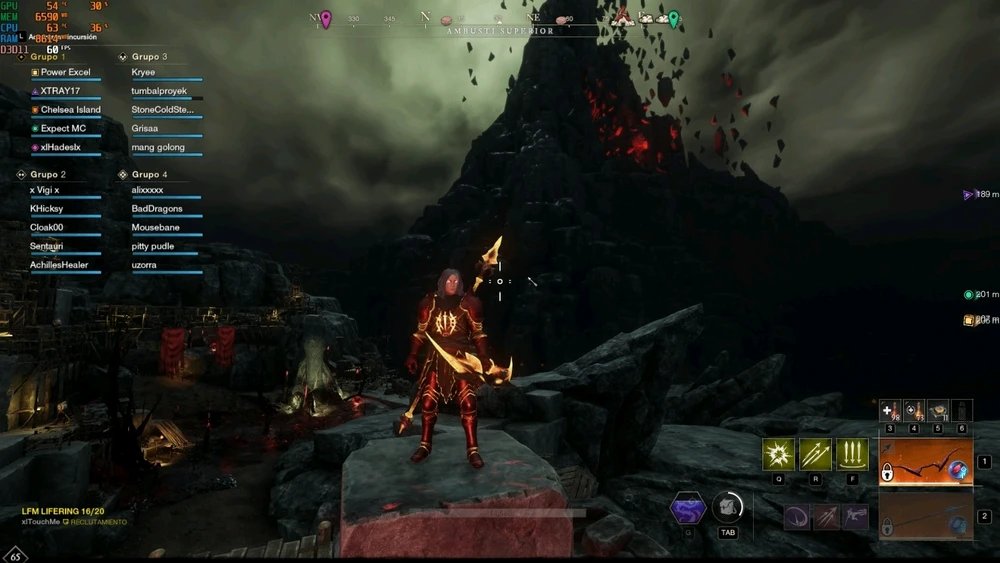The height and width of the screenshot is (563, 1000).
Task: Trigger the triple-arrow volley ability on F
Action: tap(851, 454)
